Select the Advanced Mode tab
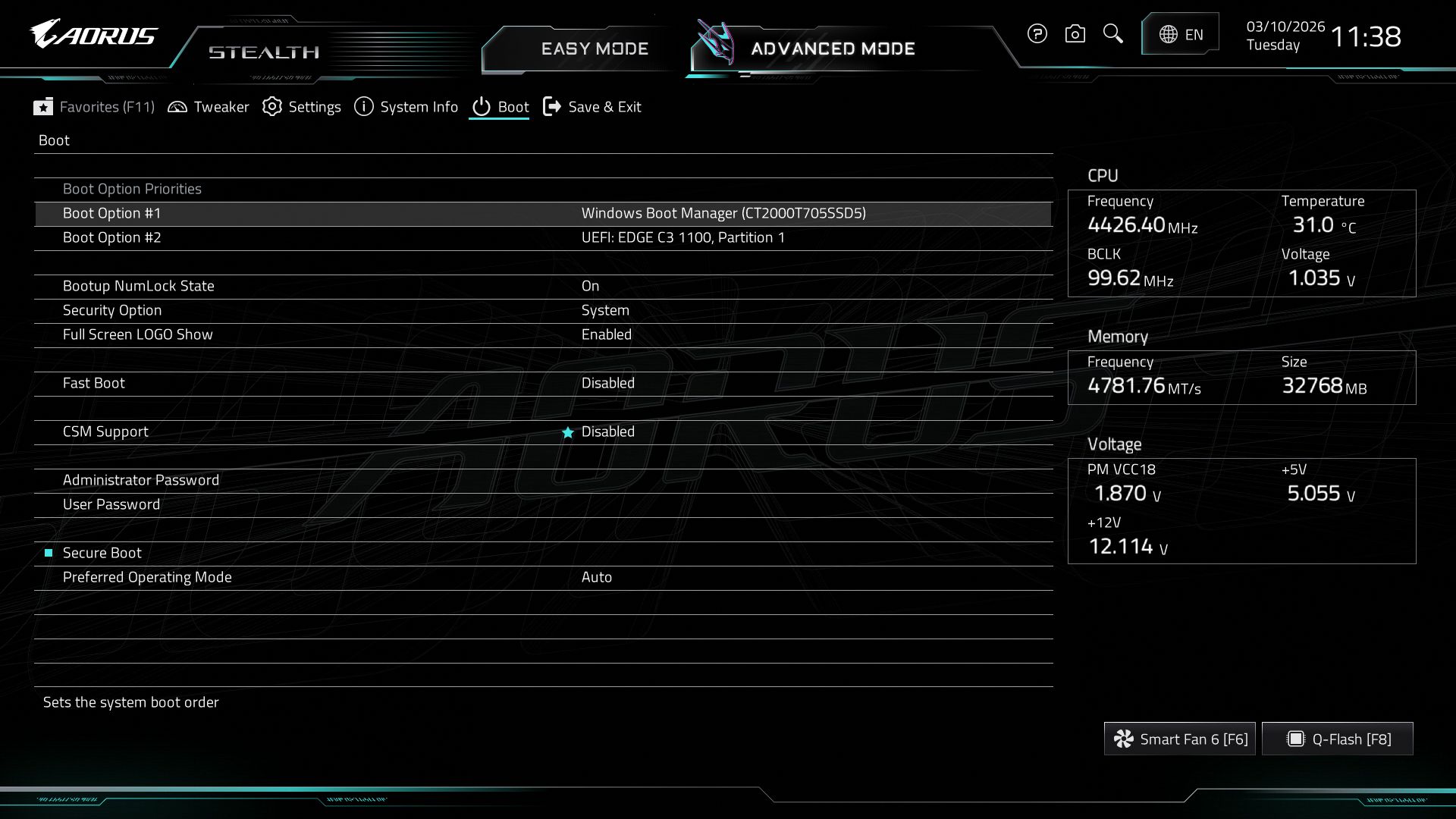The width and height of the screenshot is (1456, 819). point(832,49)
